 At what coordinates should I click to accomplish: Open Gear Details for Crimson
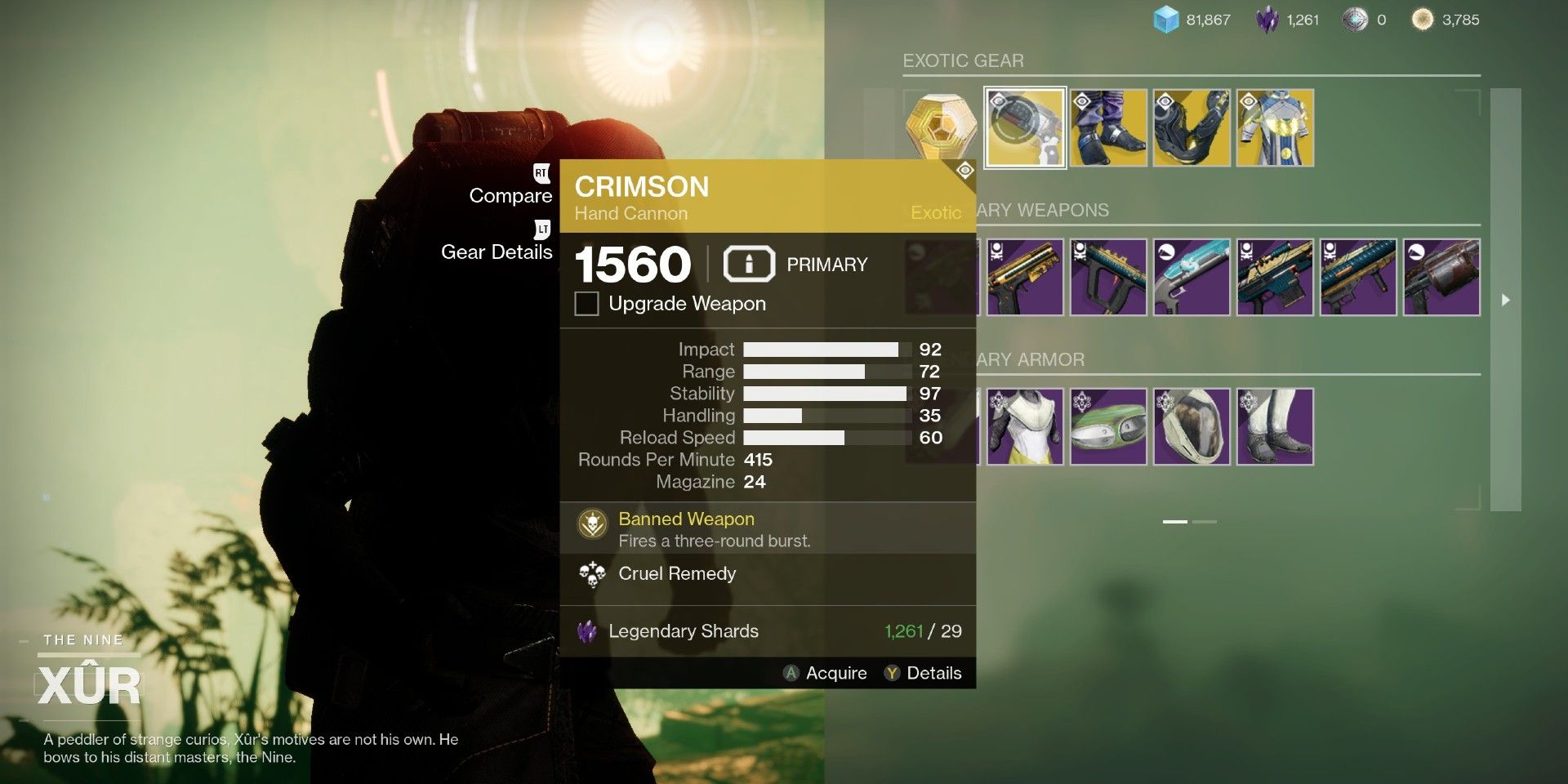tap(496, 252)
